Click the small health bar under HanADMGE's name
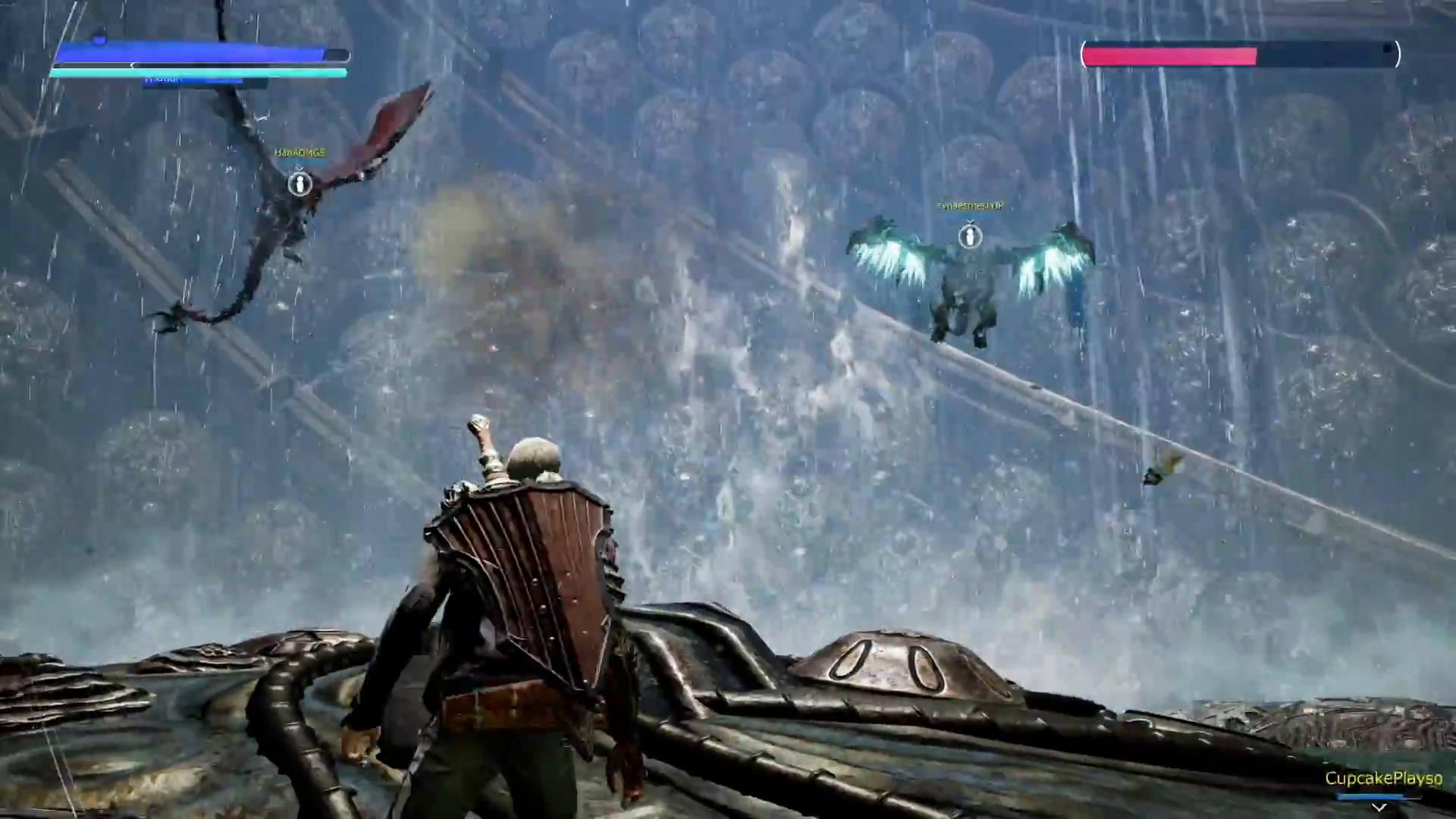1456x819 pixels. pyautogui.click(x=303, y=162)
